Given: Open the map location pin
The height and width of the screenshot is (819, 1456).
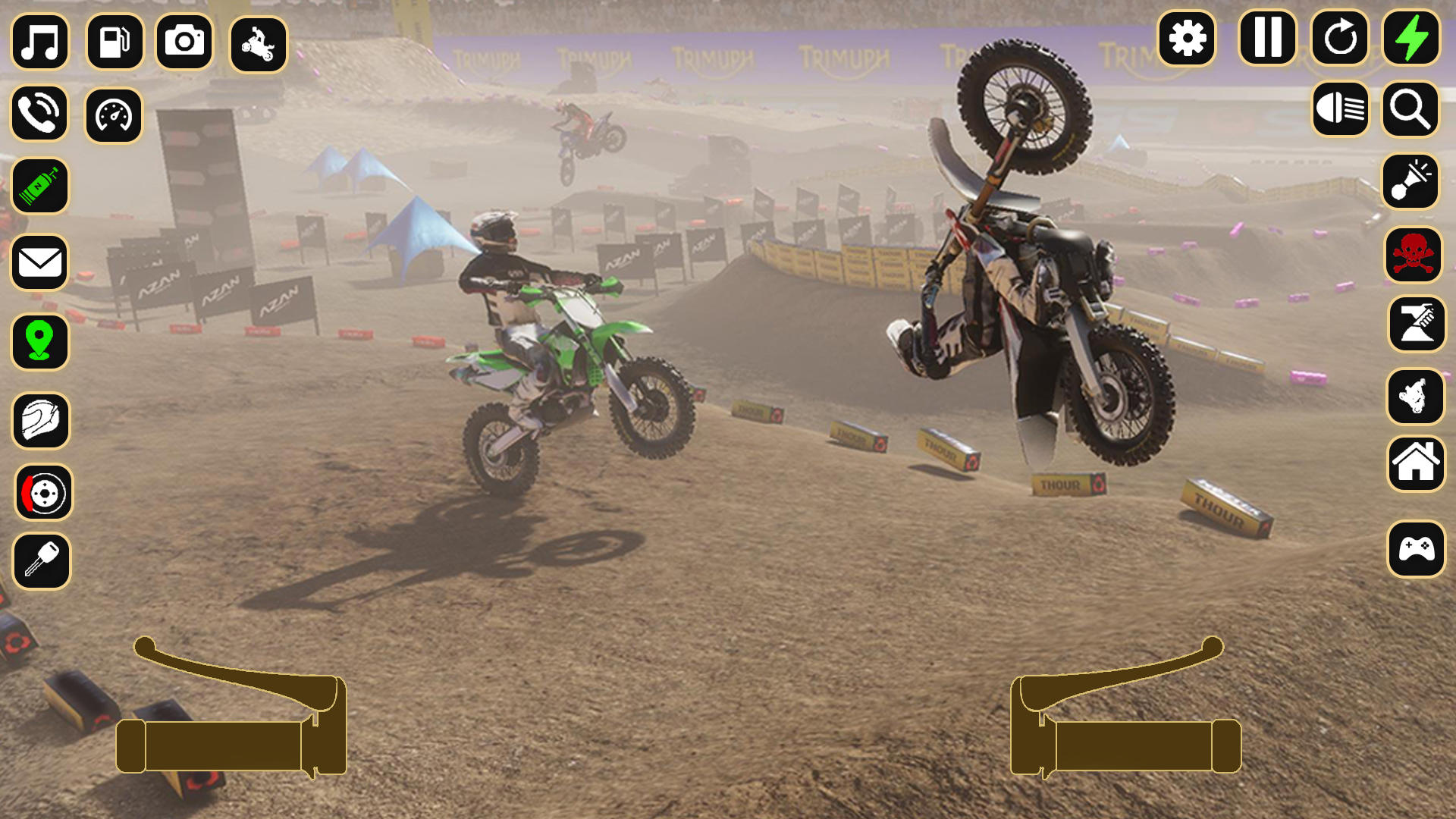Looking at the screenshot, I should click(x=41, y=342).
